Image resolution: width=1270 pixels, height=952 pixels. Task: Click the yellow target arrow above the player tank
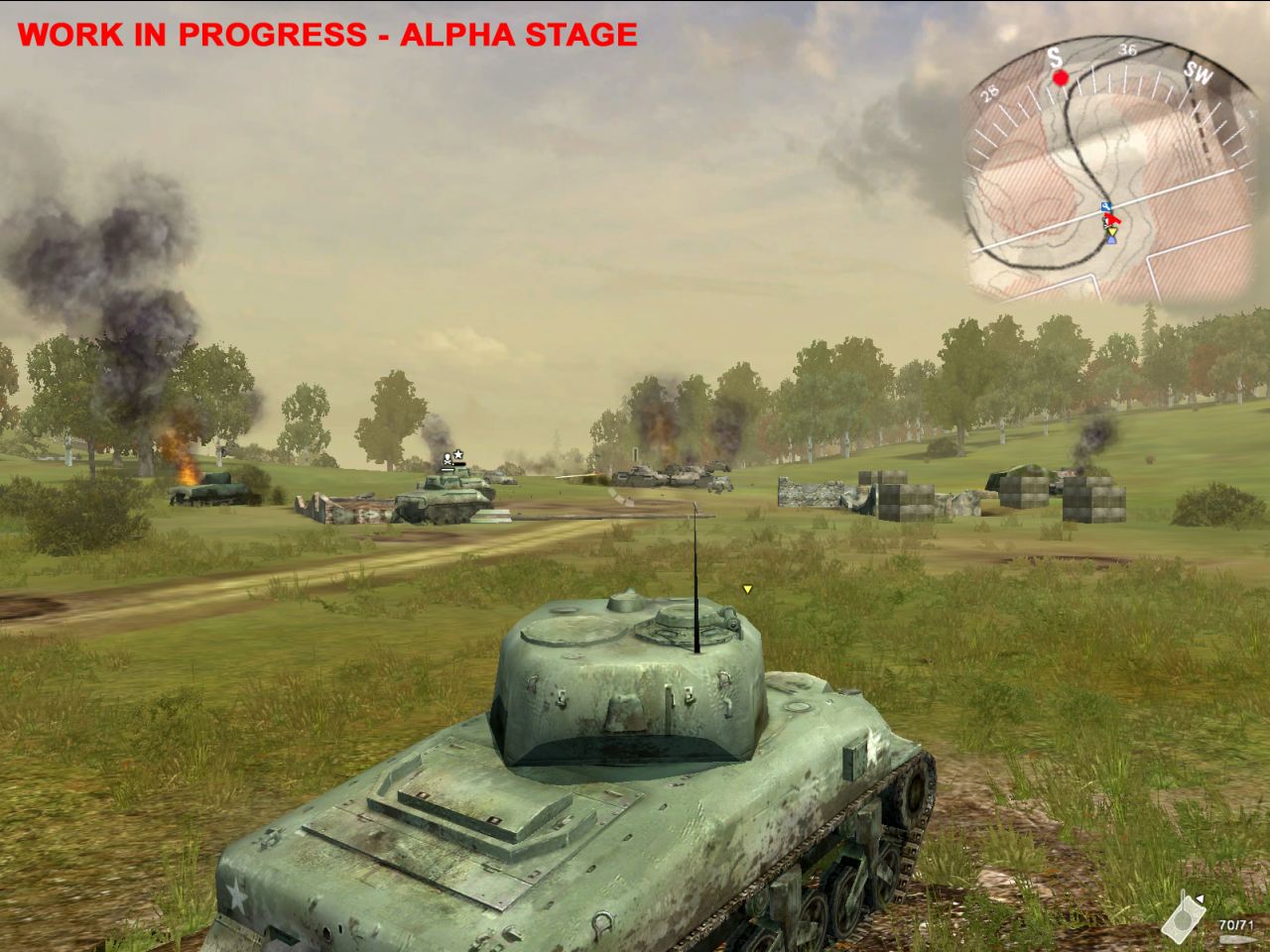point(745,588)
